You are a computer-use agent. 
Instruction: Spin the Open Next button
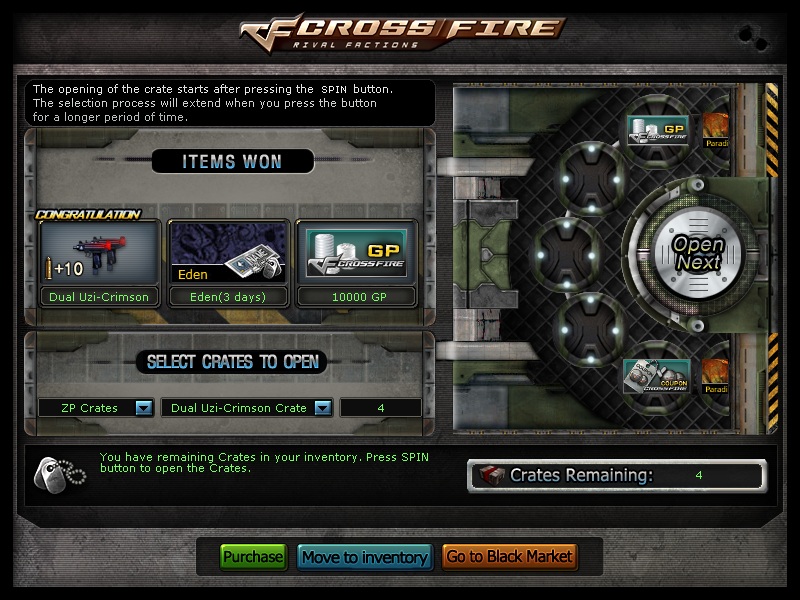click(697, 254)
